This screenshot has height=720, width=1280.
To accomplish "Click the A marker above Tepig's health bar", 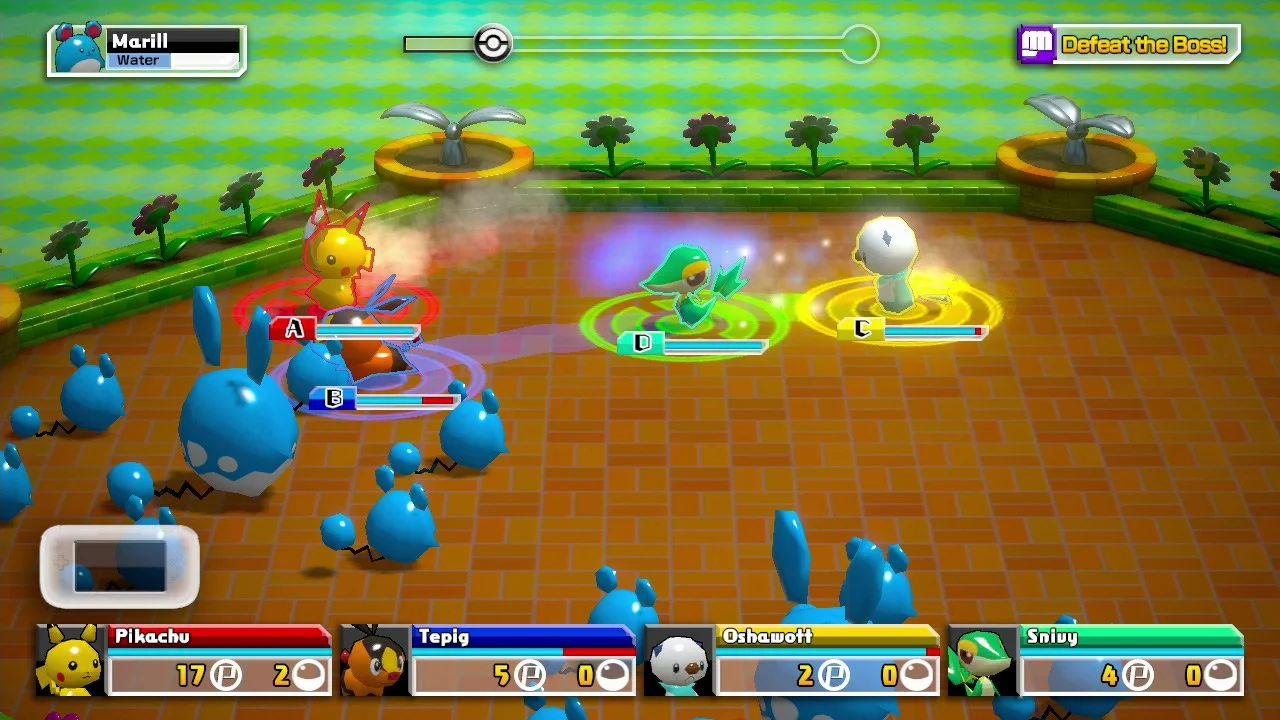I will [292, 327].
